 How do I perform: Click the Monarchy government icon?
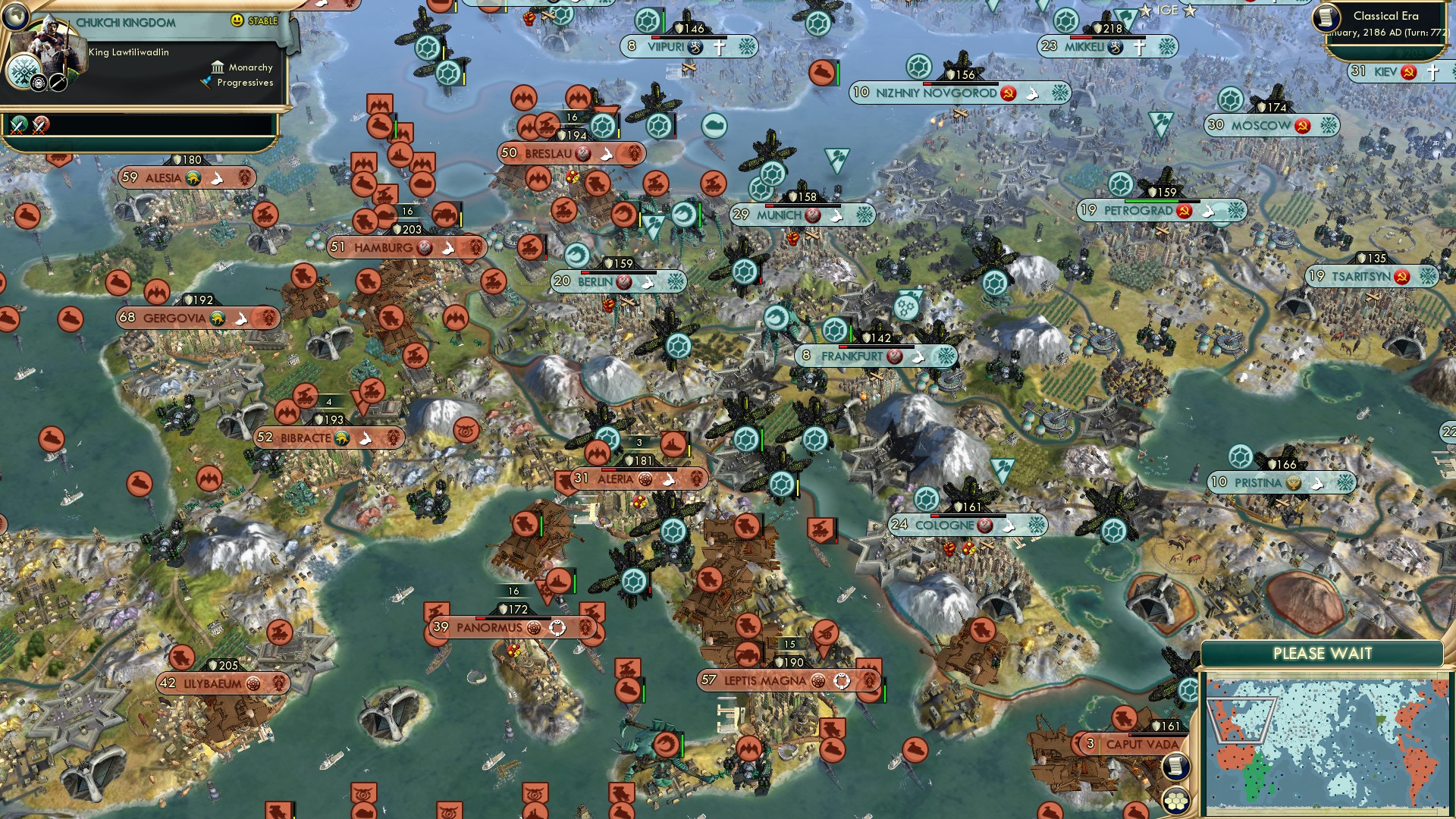[218, 67]
